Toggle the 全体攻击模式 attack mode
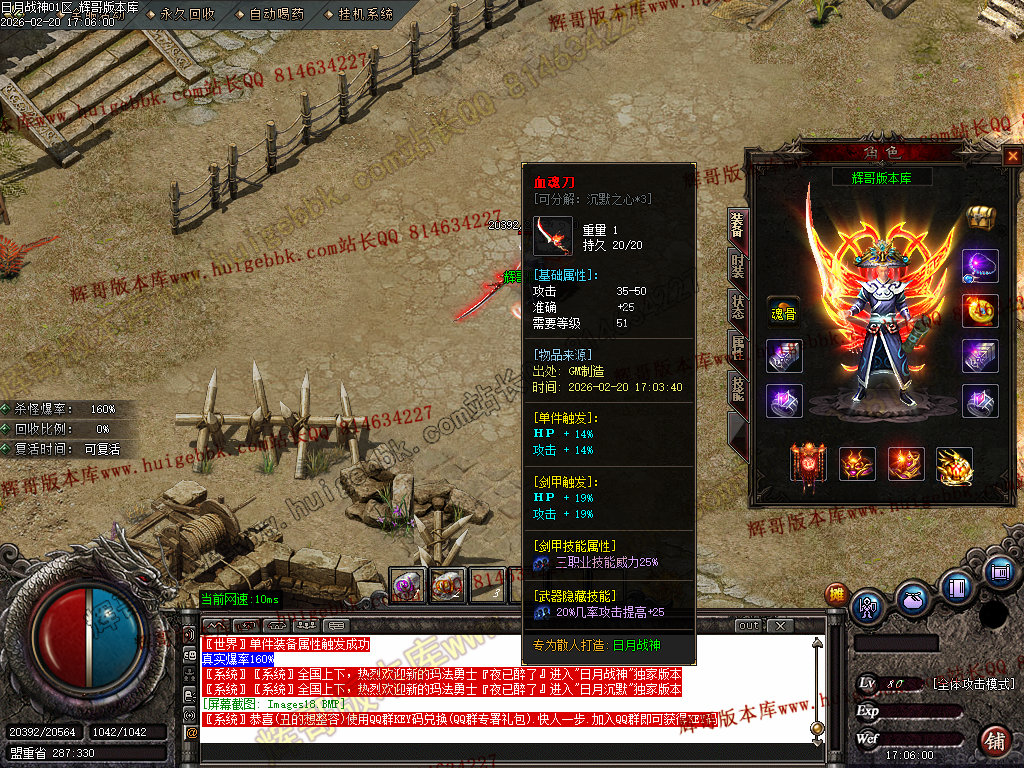This screenshot has width=1024, height=768. (x=972, y=684)
